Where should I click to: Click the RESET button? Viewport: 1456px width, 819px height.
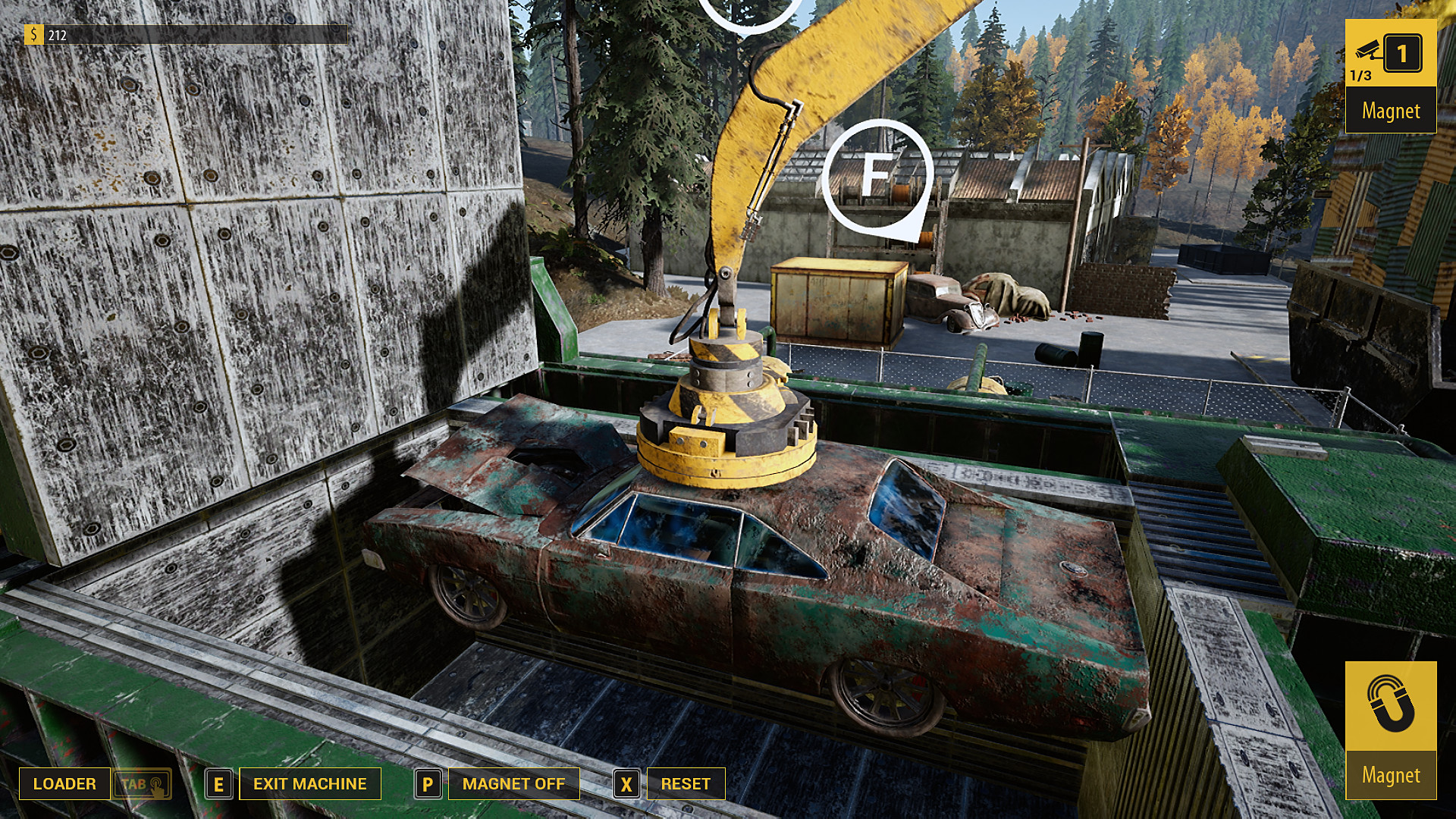pyautogui.click(x=685, y=783)
